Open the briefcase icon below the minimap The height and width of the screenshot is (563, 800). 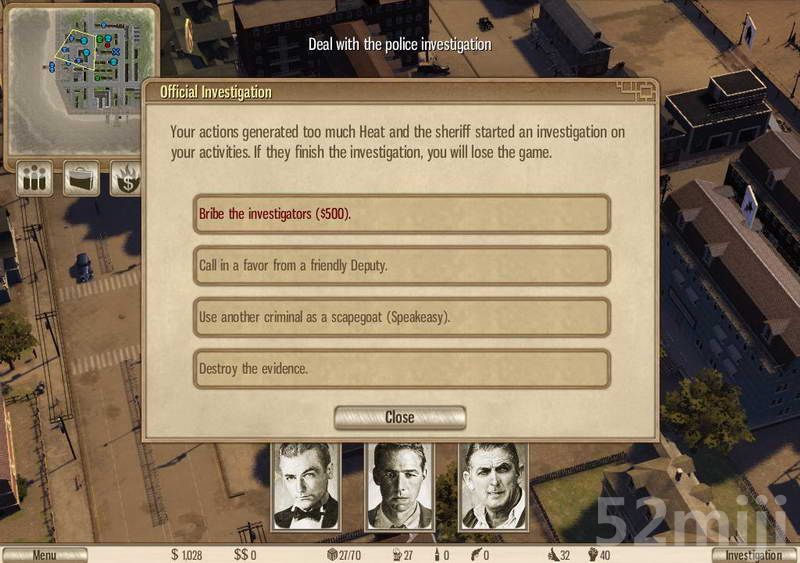point(81,179)
